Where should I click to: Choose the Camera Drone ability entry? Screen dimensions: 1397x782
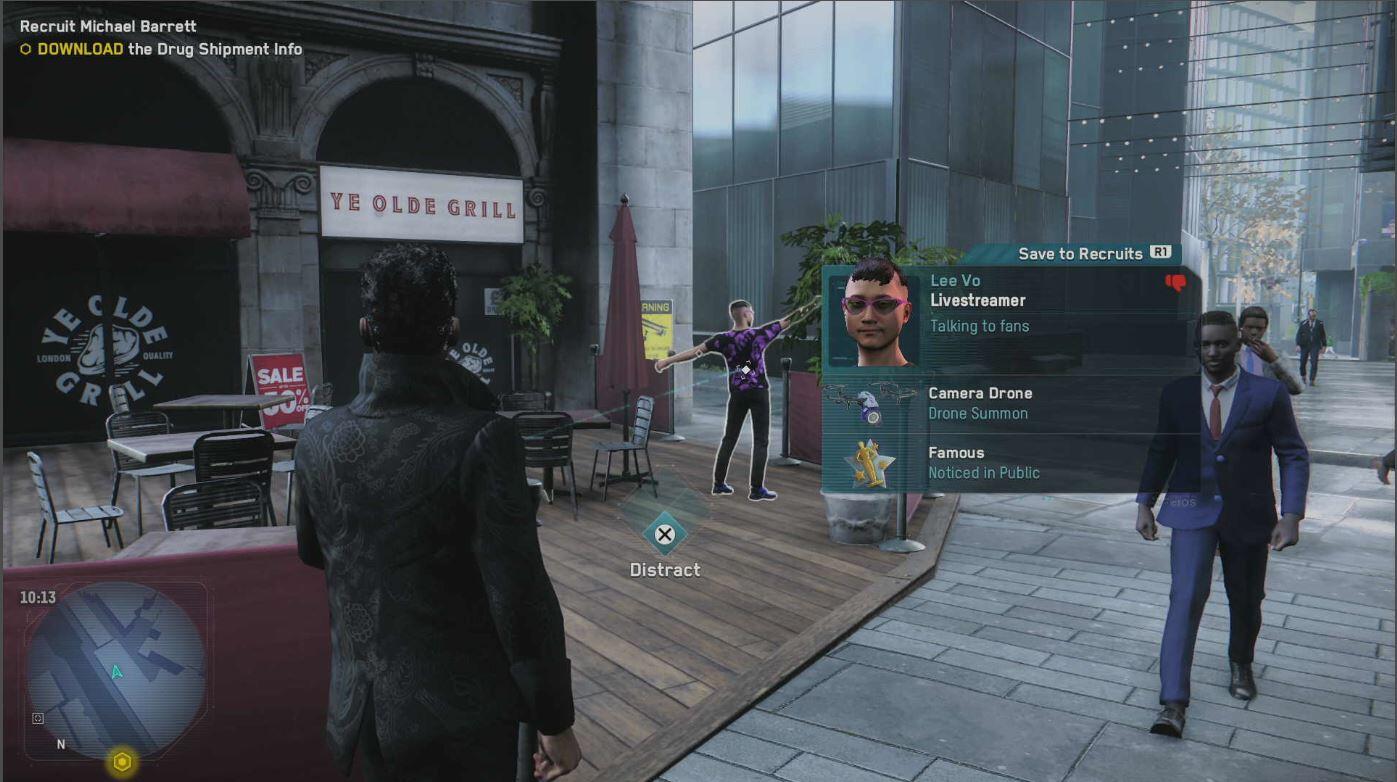tap(979, 402)
